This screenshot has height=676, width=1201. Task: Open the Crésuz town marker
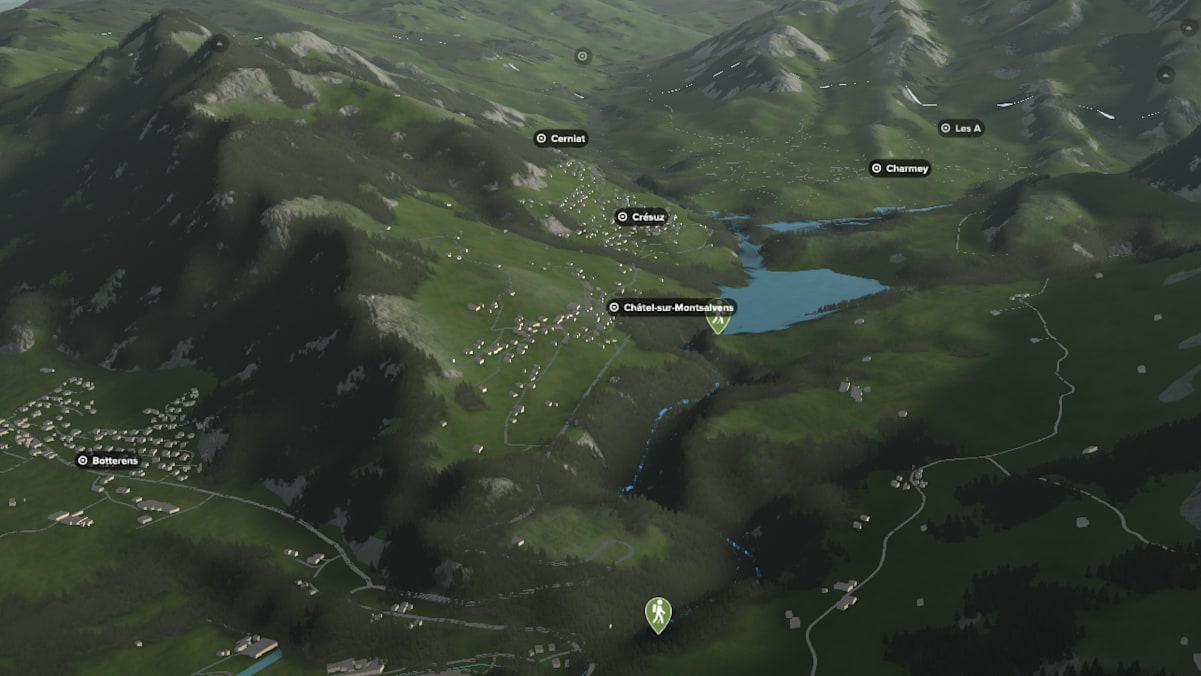click(641, 217)
